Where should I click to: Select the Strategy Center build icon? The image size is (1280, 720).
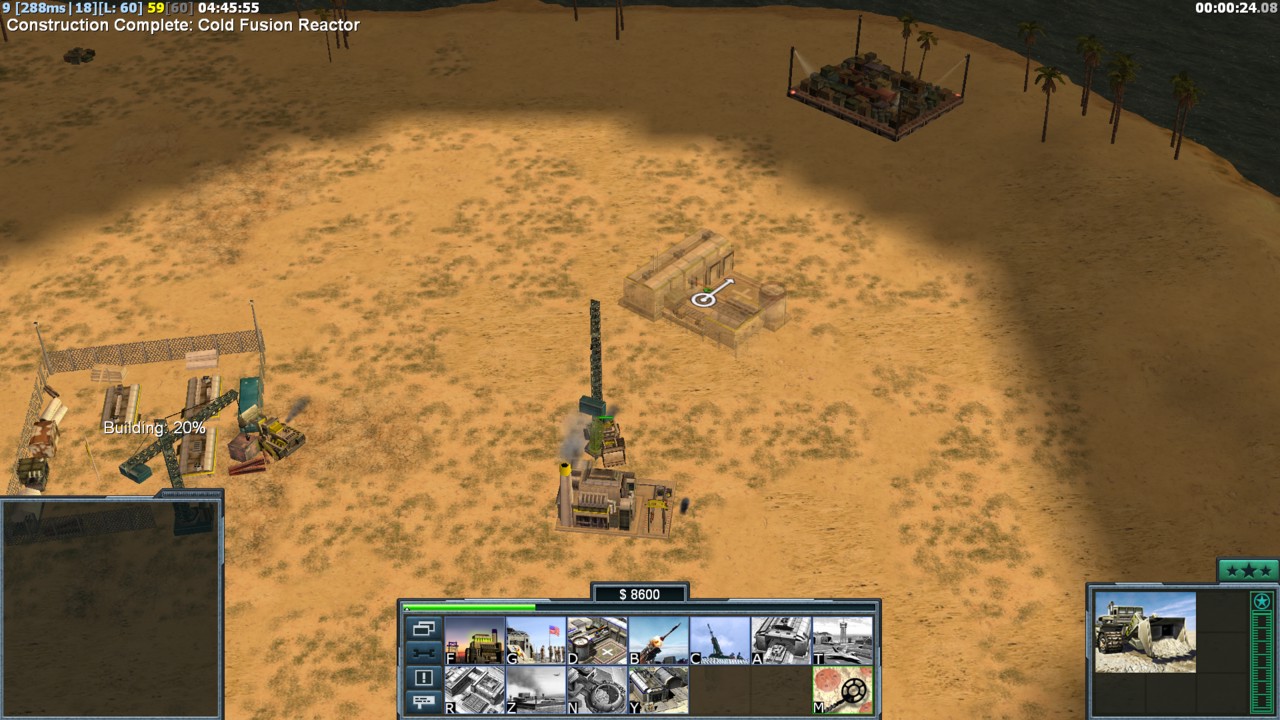tap(474, 690)
